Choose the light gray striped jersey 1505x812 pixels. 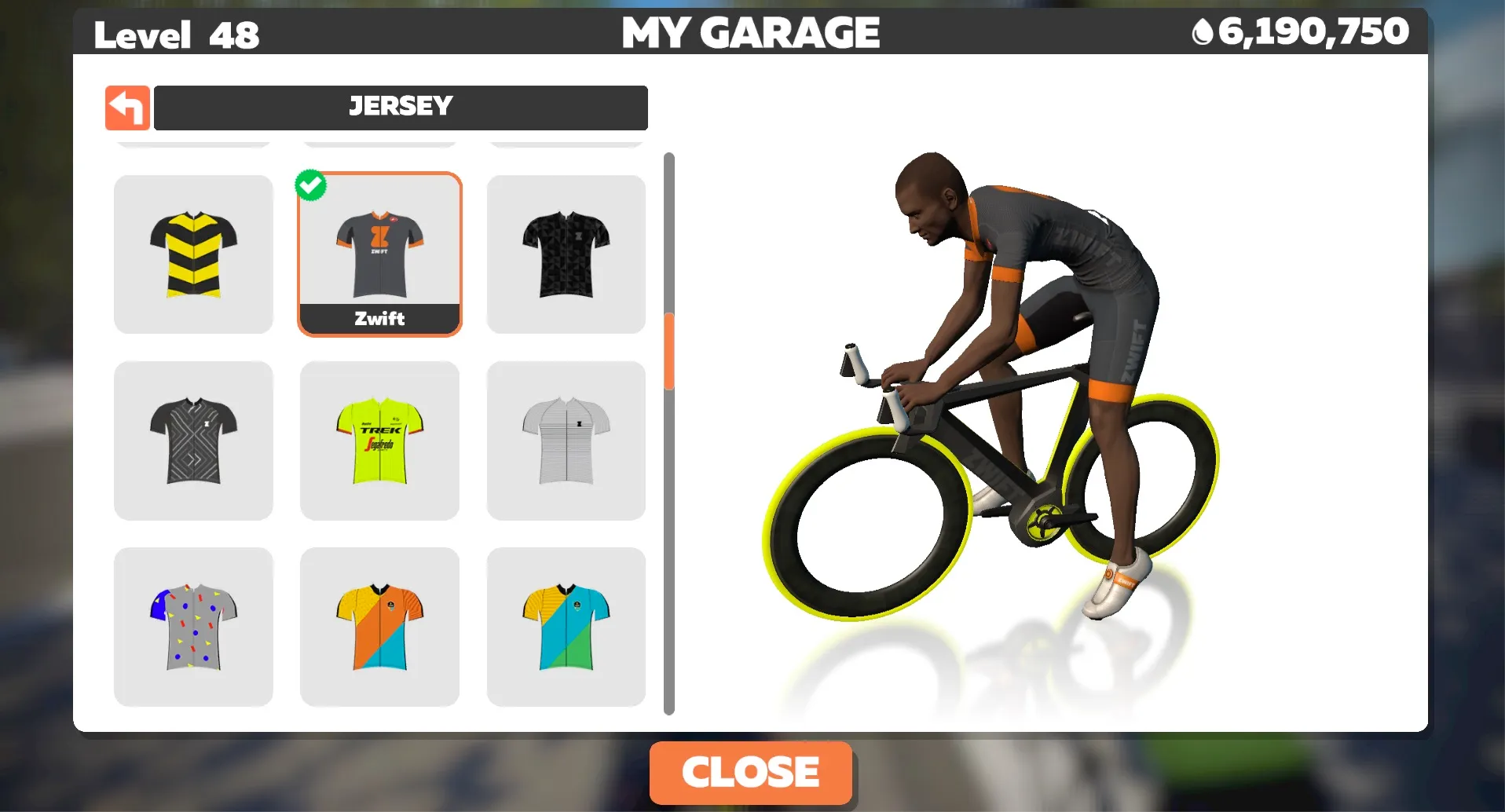(566, 441)
